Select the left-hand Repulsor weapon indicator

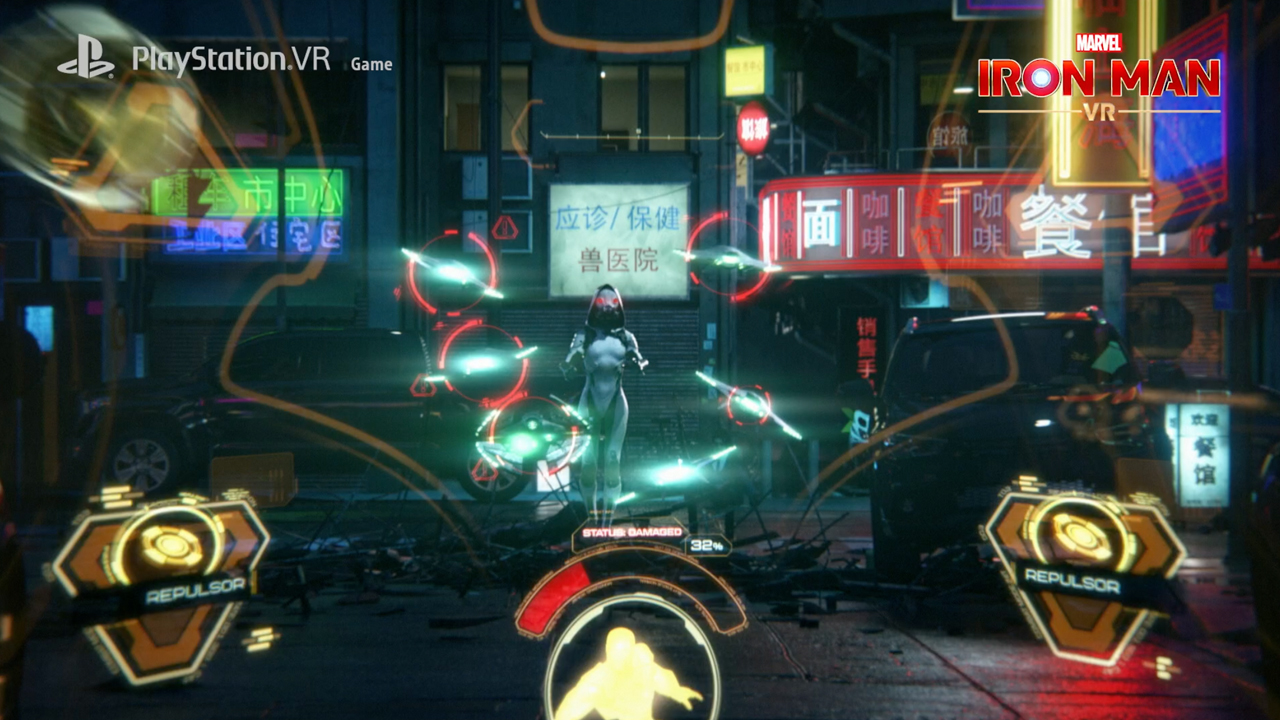pos(163,578)
